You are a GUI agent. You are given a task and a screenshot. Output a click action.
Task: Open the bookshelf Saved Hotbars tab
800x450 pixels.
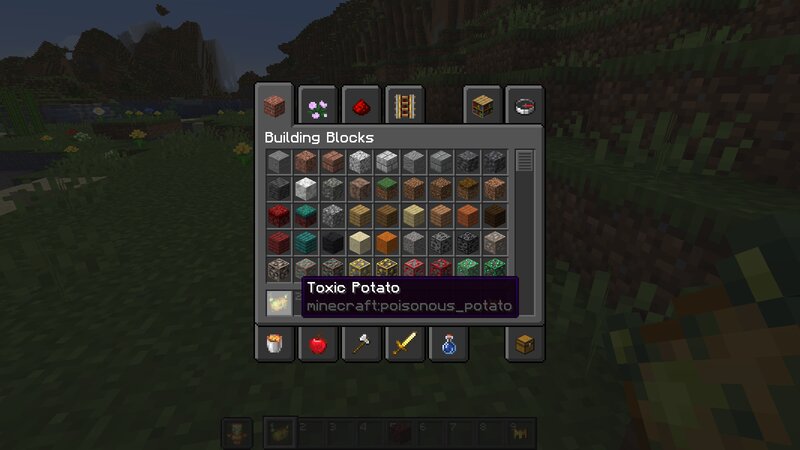pyautogui.click(x=484, y=104)
